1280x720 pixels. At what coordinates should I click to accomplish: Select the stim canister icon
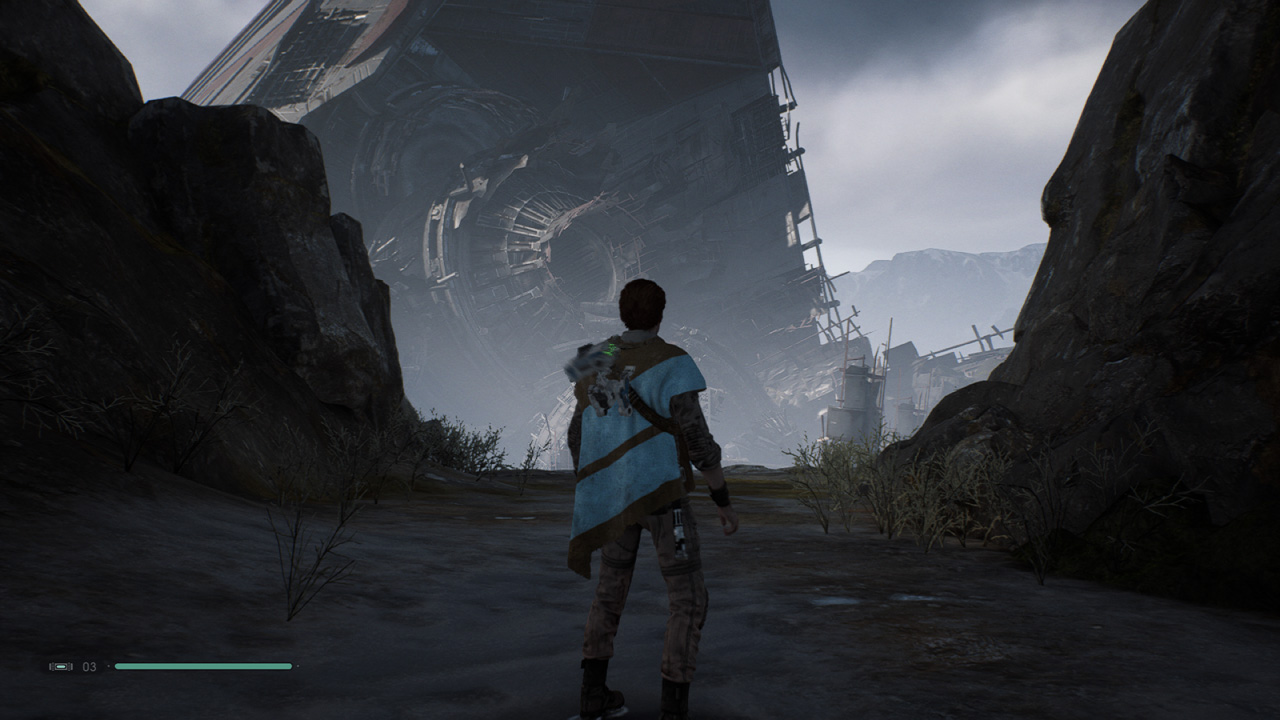61,666
